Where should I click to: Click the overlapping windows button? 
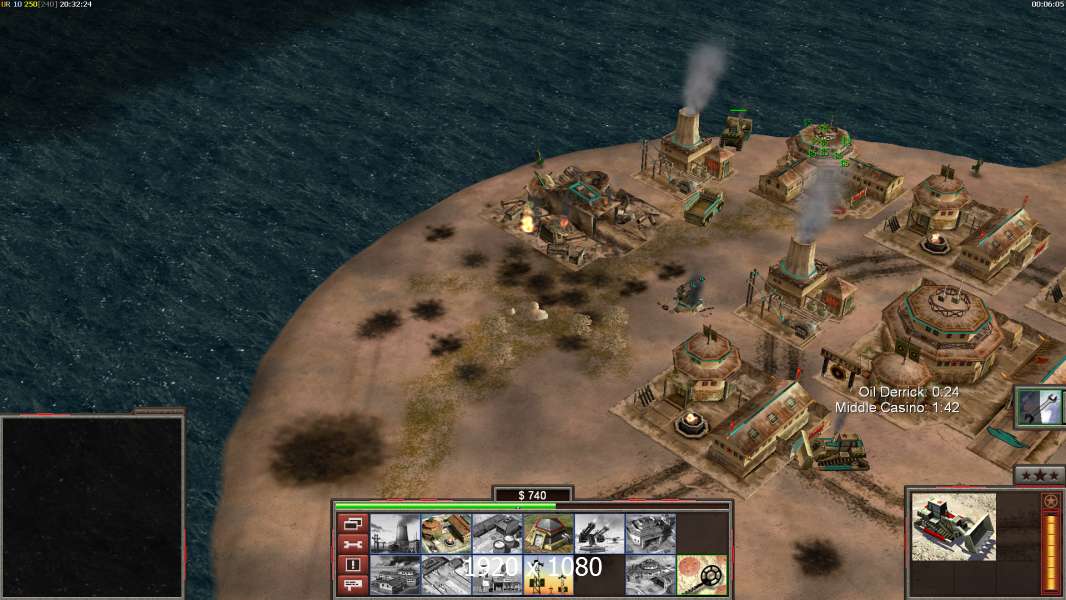[351, 523]
